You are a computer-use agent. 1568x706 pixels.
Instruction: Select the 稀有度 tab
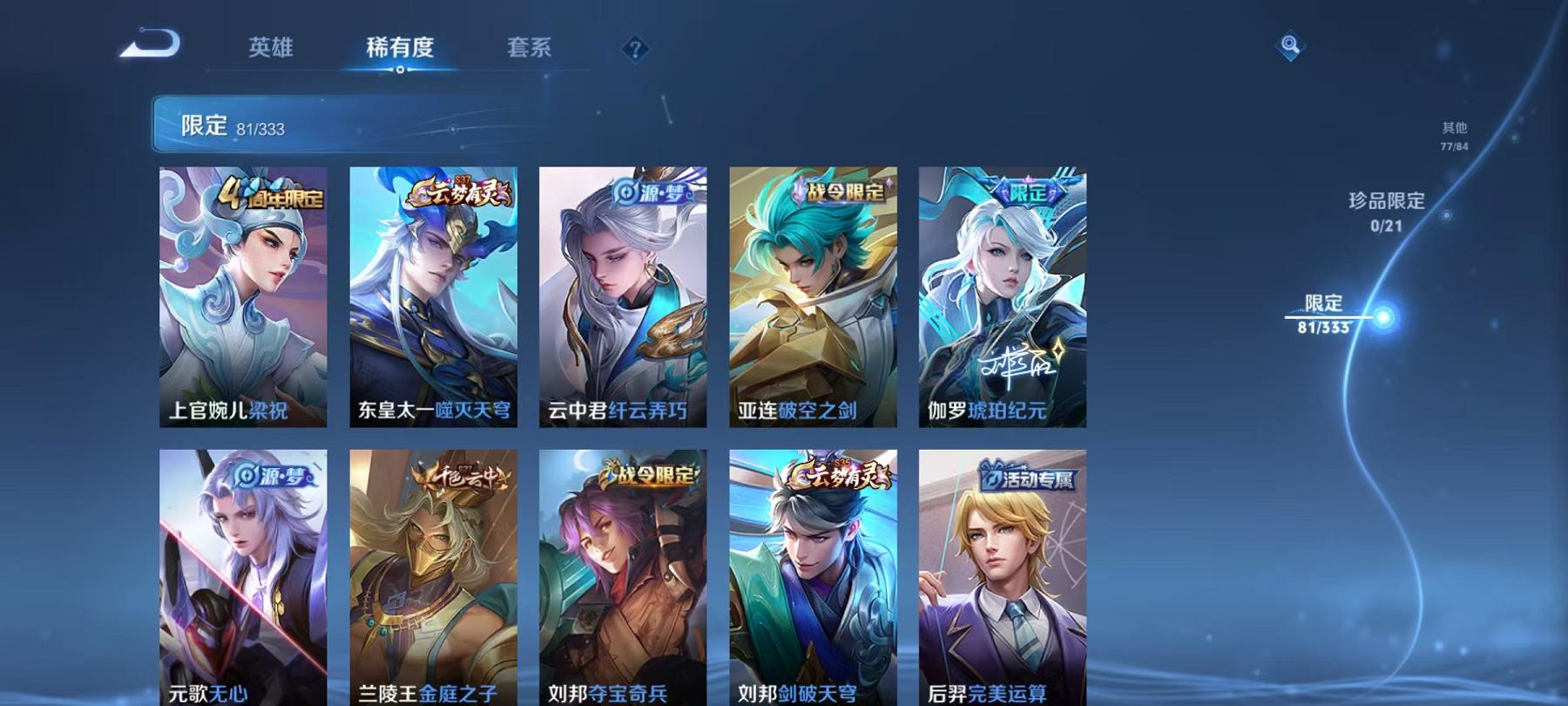tap(402, 50)
